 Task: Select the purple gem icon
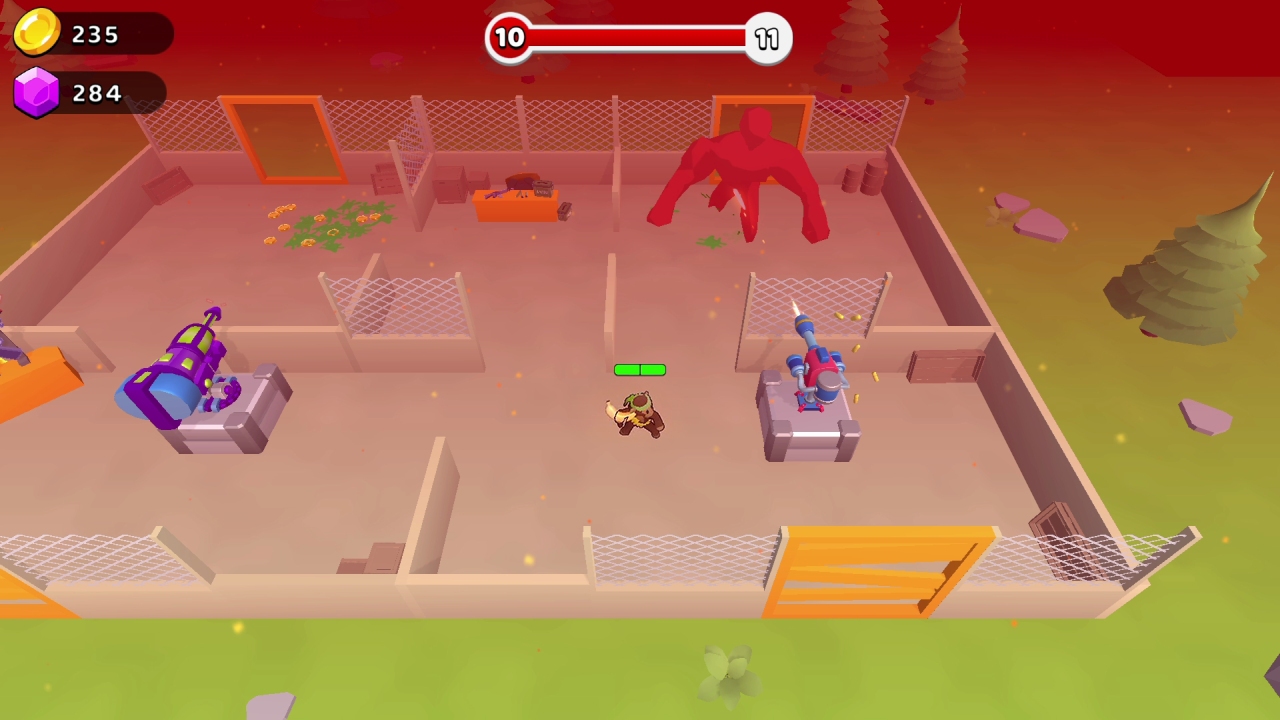pyautogui.click(x=38, y=92)
